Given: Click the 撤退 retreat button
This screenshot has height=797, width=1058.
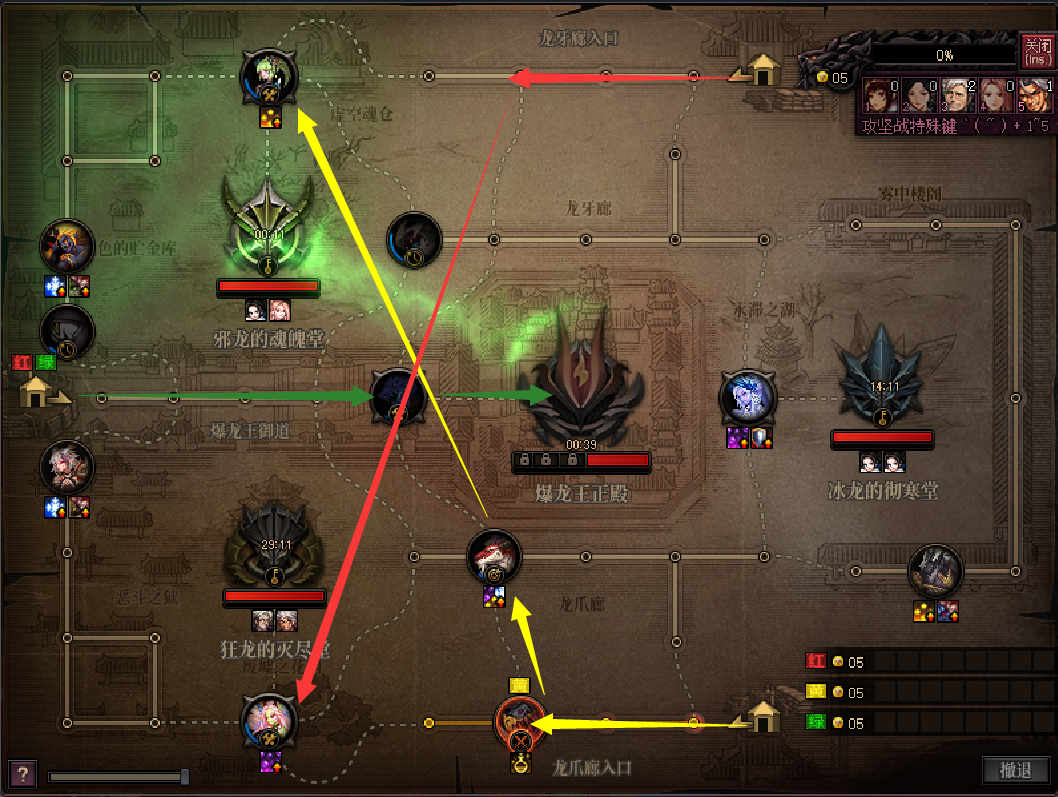Looking at the screenshot, I should pos(1015,770).
